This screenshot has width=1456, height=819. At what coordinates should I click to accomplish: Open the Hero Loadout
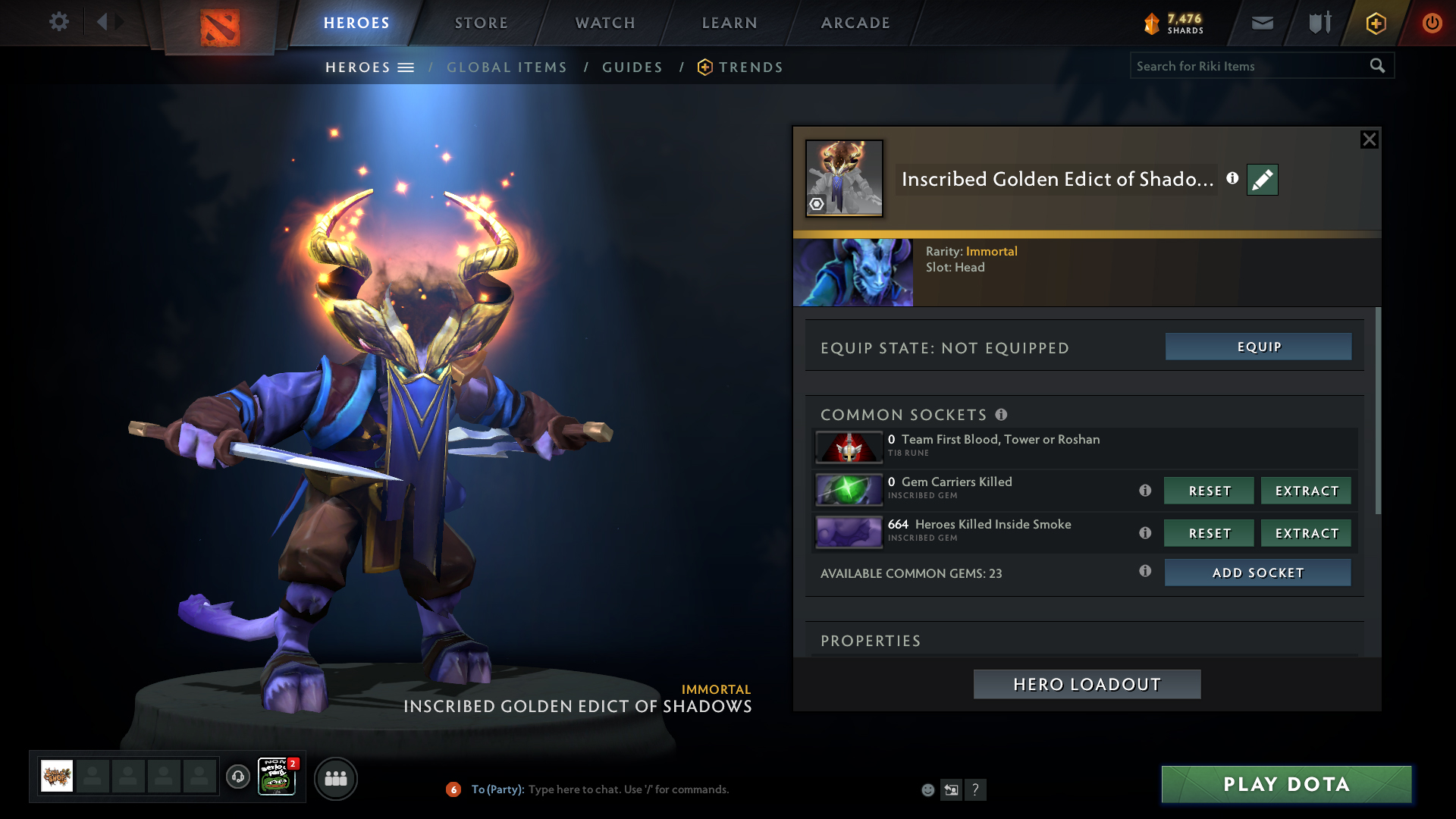tap(1087, 684)
